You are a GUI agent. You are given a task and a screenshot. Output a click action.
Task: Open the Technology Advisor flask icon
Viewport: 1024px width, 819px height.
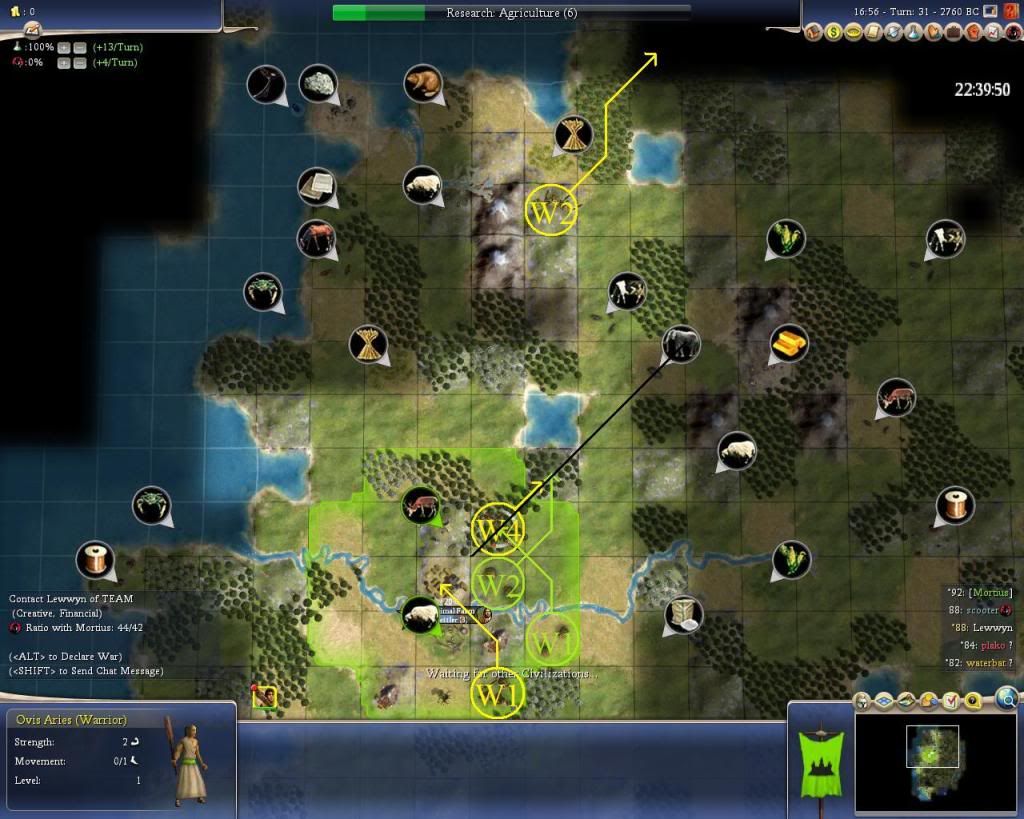[914, 32]
